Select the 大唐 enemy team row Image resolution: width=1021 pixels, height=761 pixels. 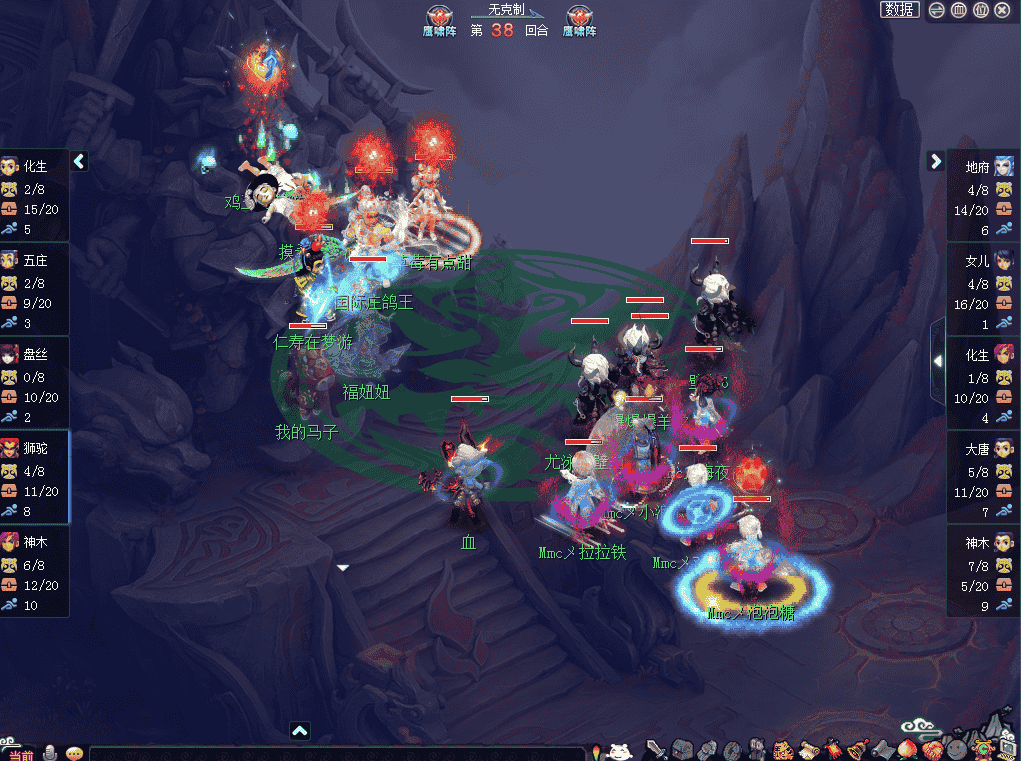983,478
